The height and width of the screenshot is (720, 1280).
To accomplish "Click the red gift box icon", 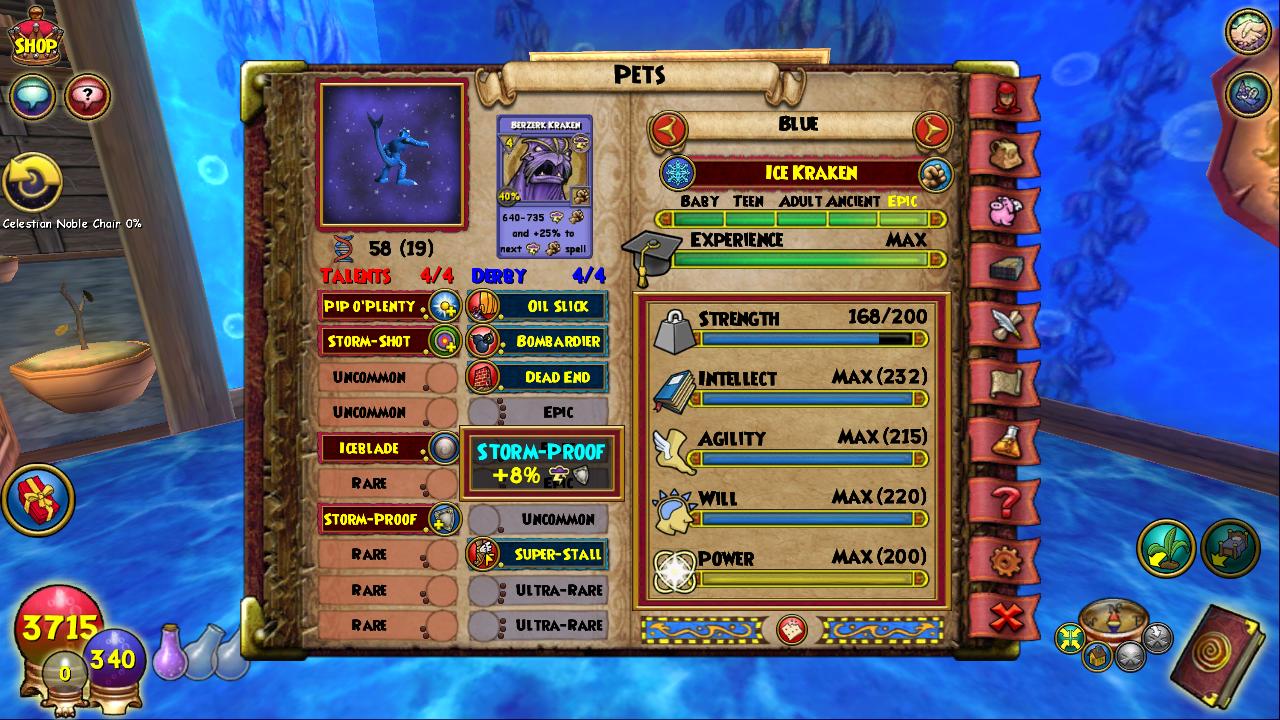I will tap(38, 498).
